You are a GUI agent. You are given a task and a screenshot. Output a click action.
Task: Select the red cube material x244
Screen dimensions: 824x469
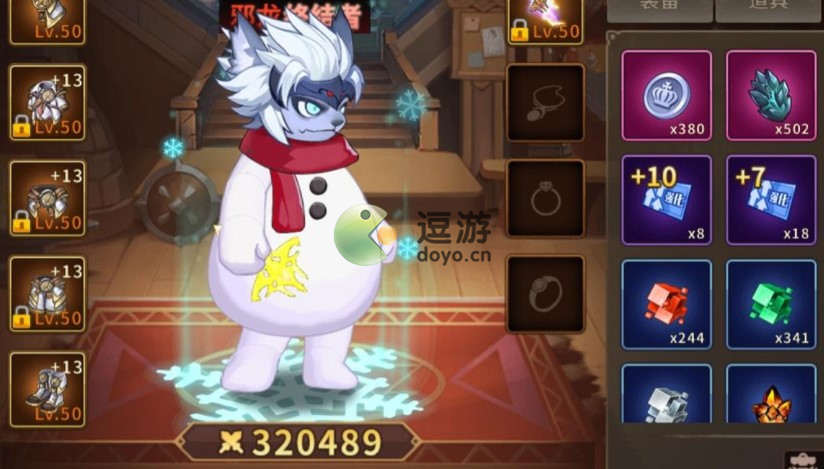click(x=667, y=304)
